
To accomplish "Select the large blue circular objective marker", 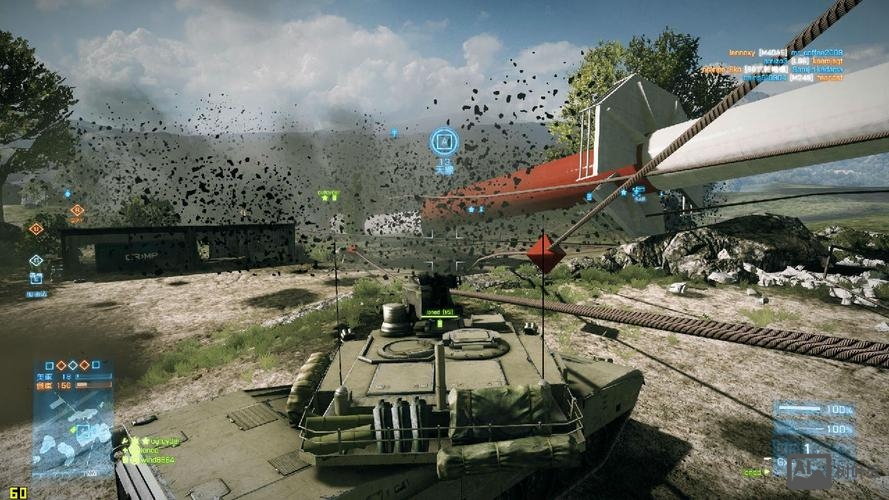I will pos(444,142).
